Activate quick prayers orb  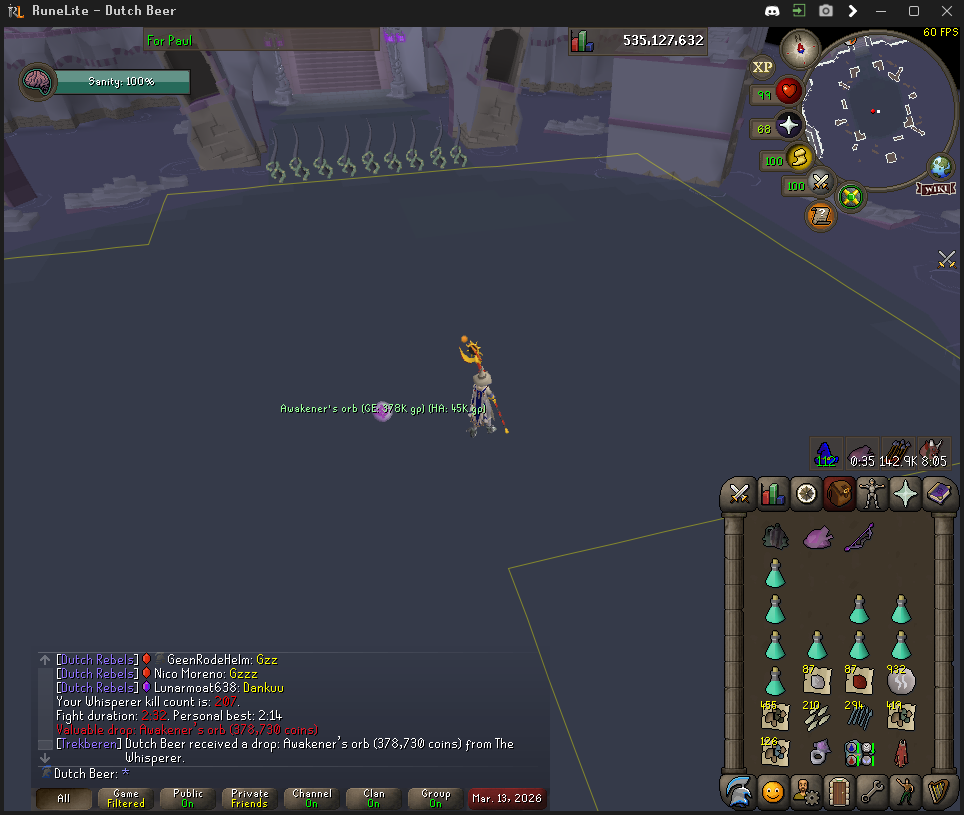[x=788, y=126]
